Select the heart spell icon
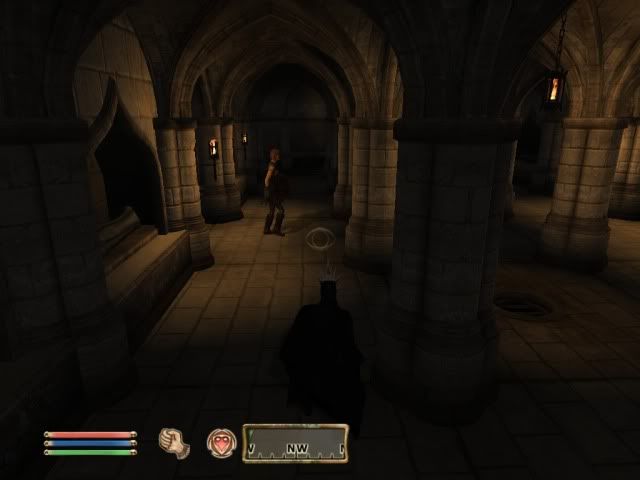The image size is (640, 480). pyautogui.click(x=220, y=440)
